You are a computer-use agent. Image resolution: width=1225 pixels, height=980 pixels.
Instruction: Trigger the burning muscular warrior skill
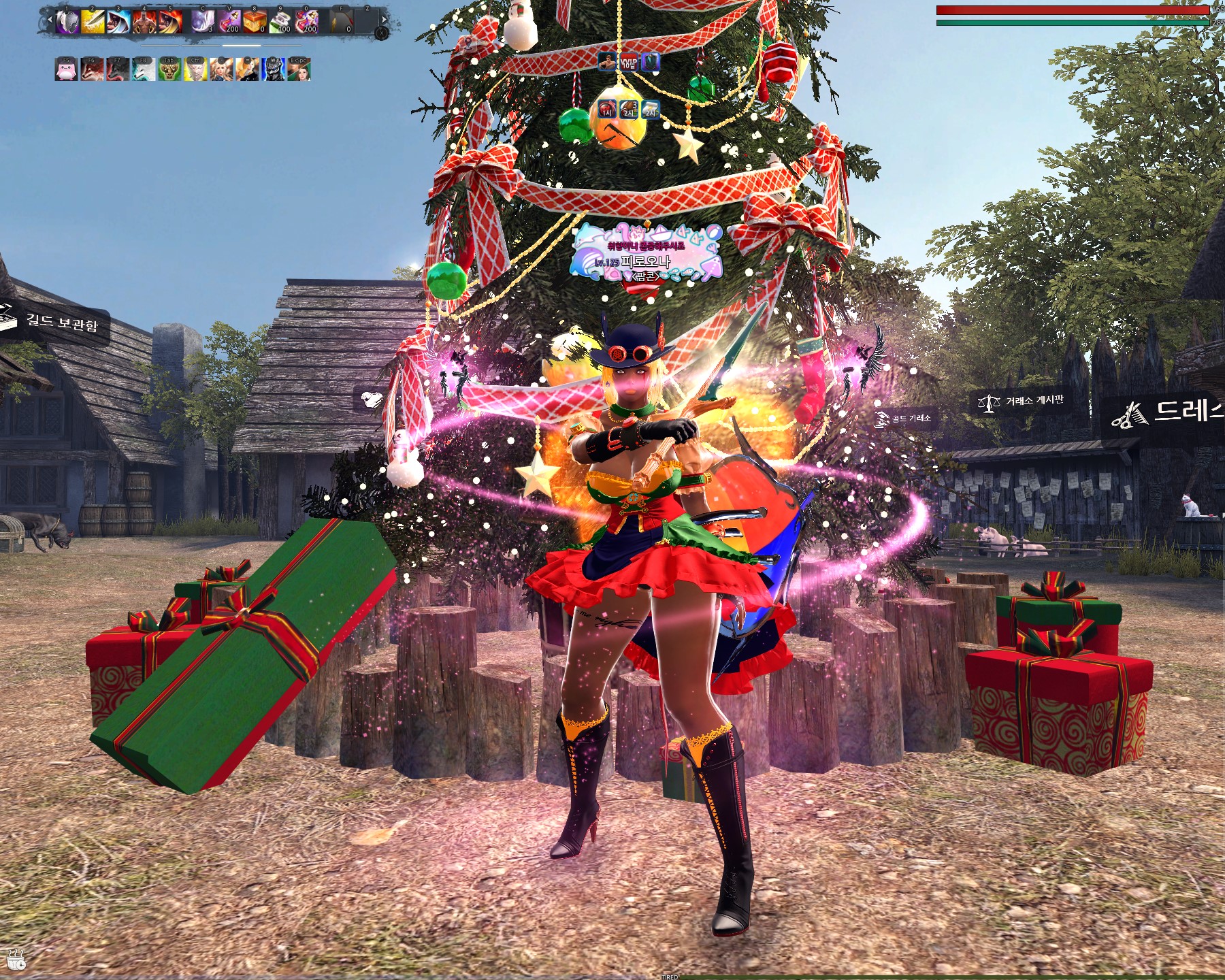[144, 22]
